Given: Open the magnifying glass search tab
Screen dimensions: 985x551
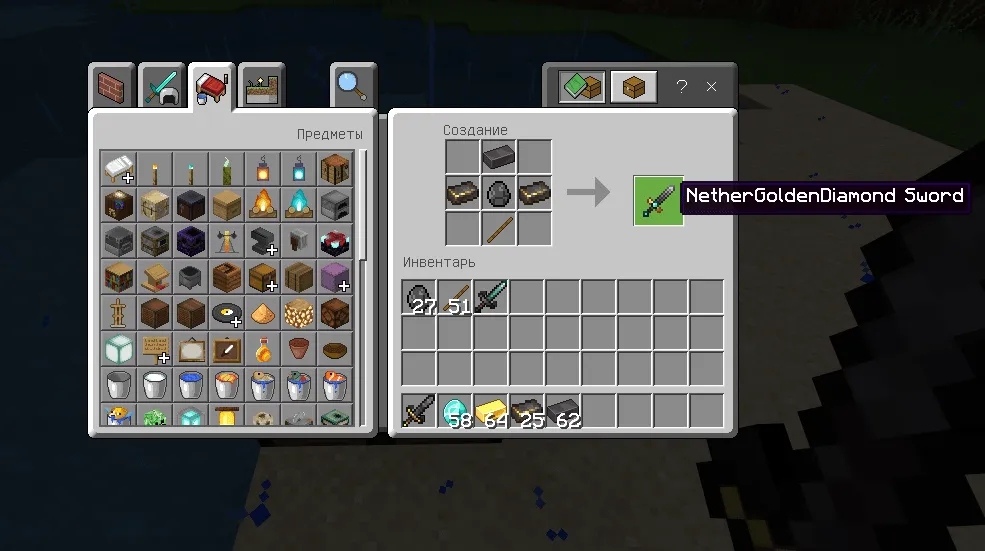Looking at the screenshot, I should (351, 87).
